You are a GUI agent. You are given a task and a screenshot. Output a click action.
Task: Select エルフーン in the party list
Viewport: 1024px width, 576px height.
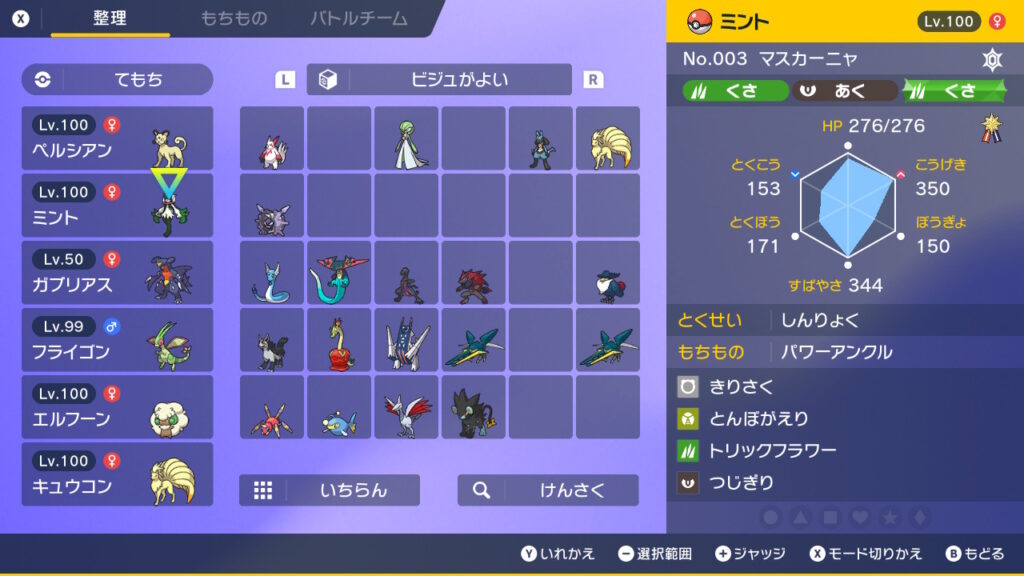click(118, 407)
